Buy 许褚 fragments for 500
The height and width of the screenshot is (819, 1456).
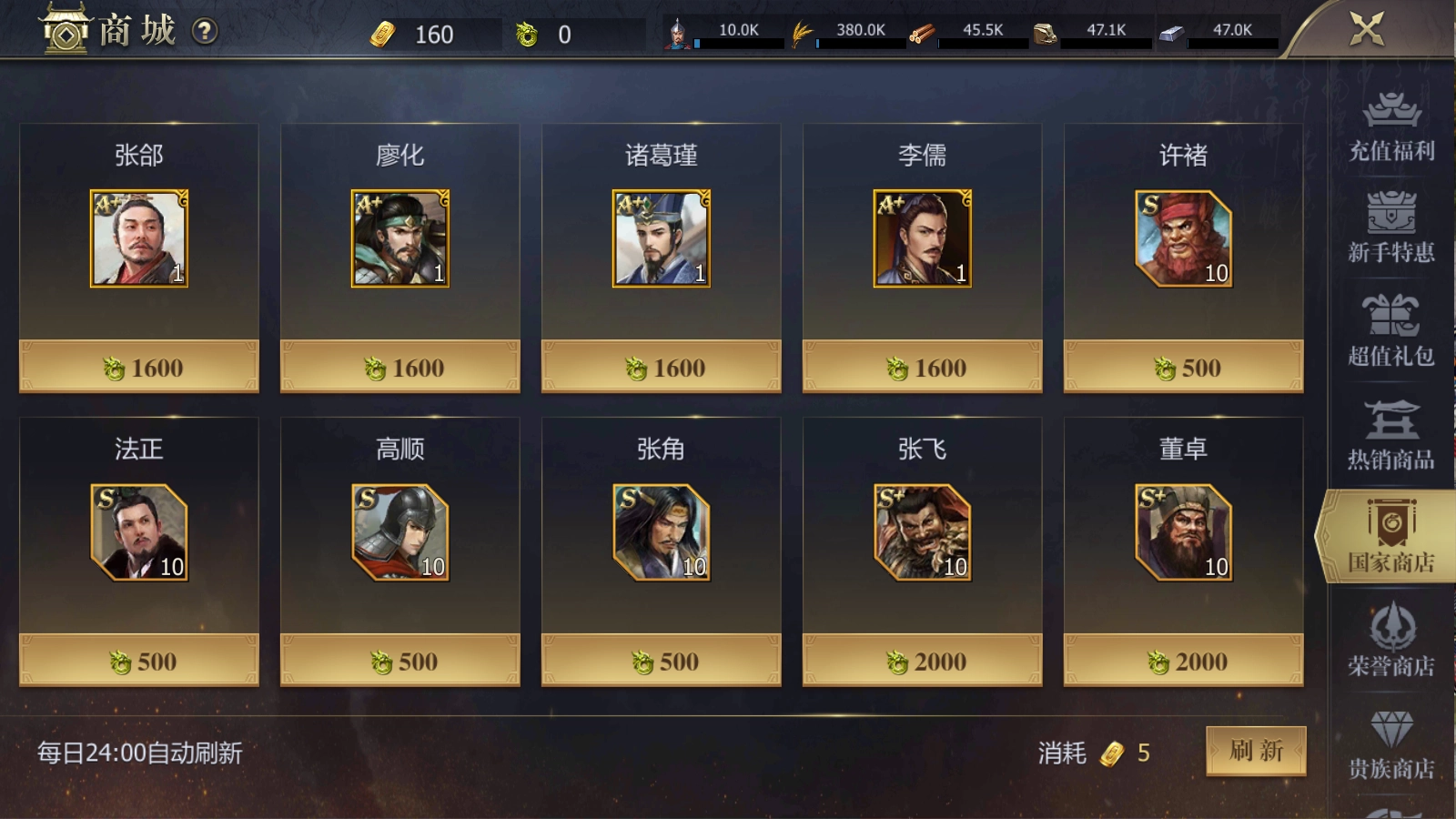click(1183, 368)
